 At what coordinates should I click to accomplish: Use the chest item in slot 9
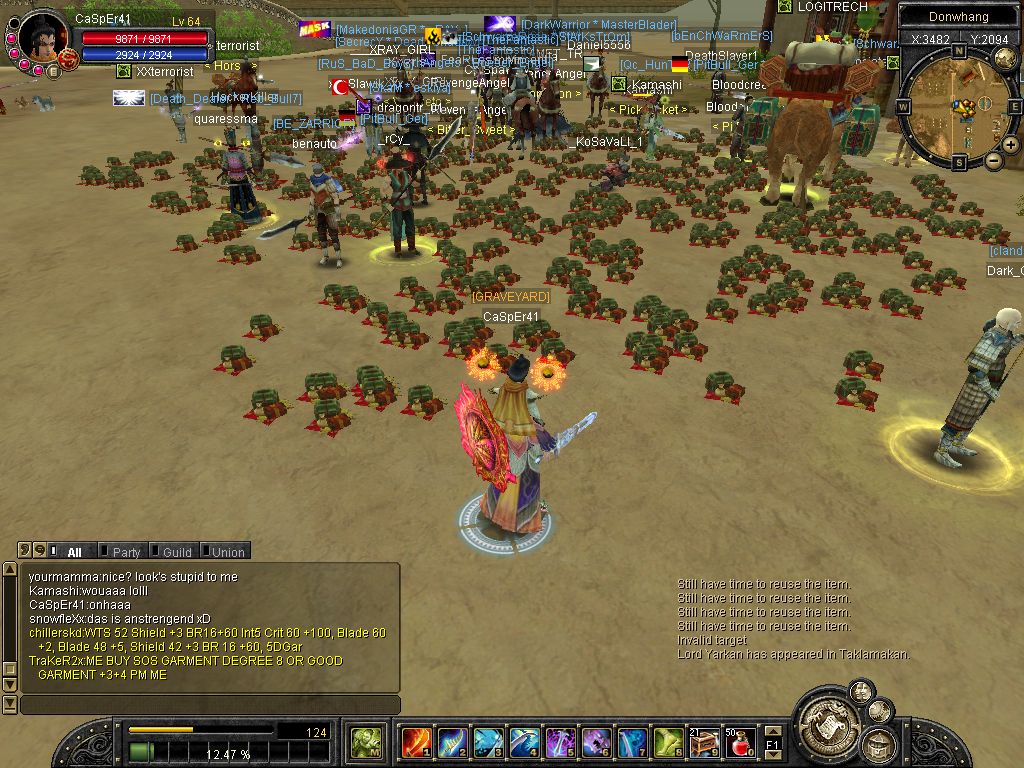pos(704,743)
